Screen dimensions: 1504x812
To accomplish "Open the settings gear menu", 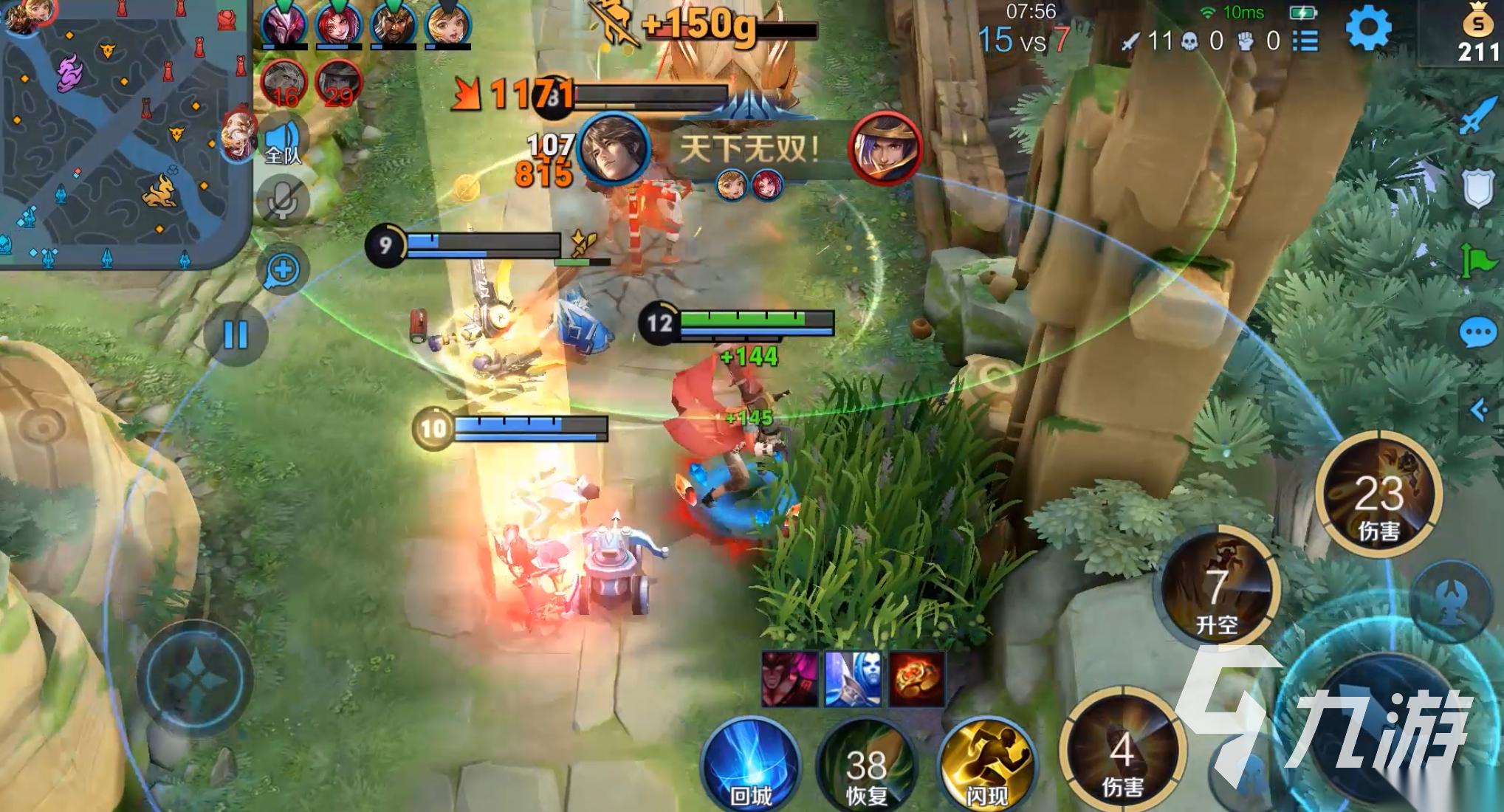I will click(x=1367, y=30).
